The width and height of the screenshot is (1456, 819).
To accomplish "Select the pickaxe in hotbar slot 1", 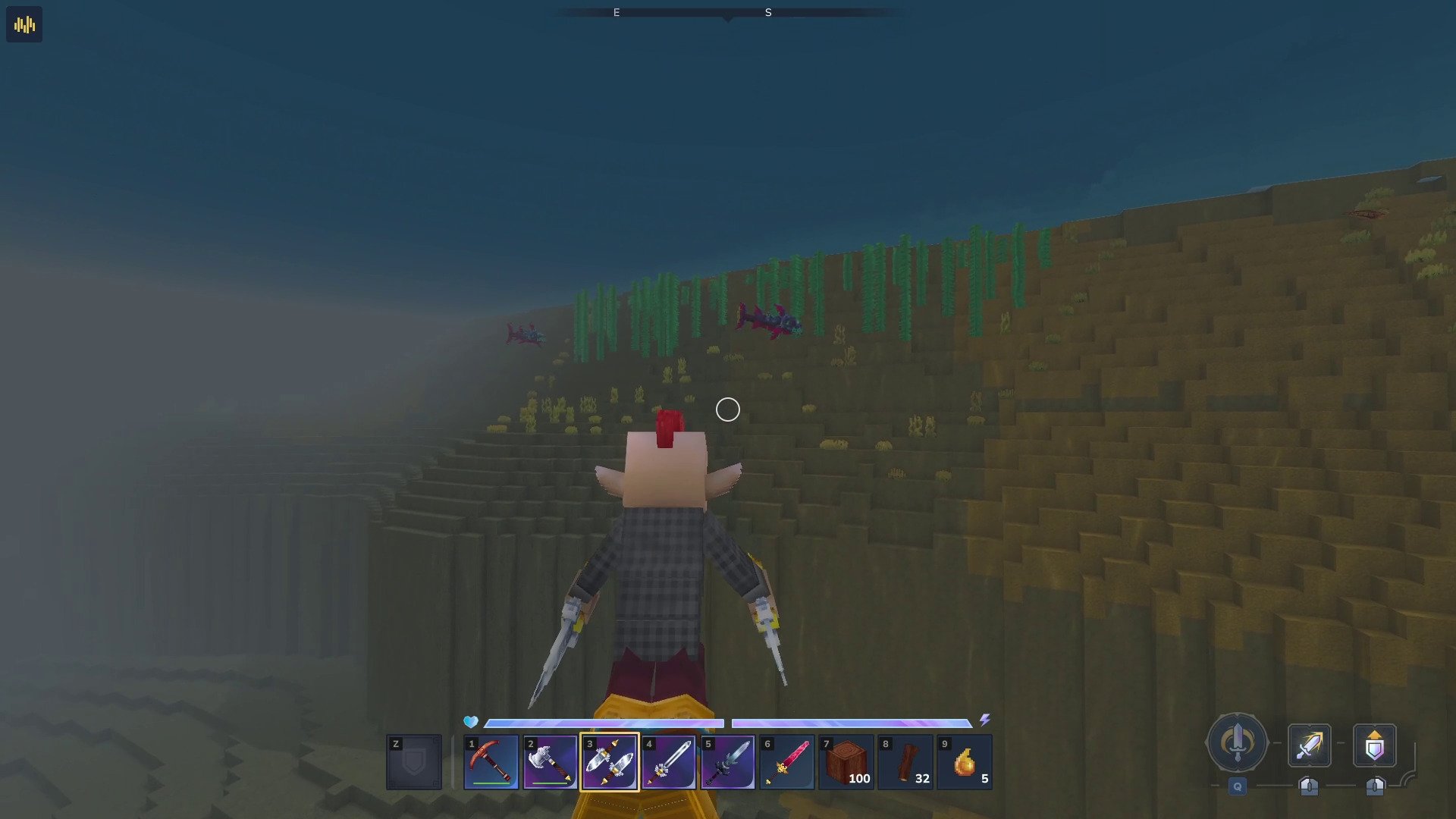I will 491,762.
